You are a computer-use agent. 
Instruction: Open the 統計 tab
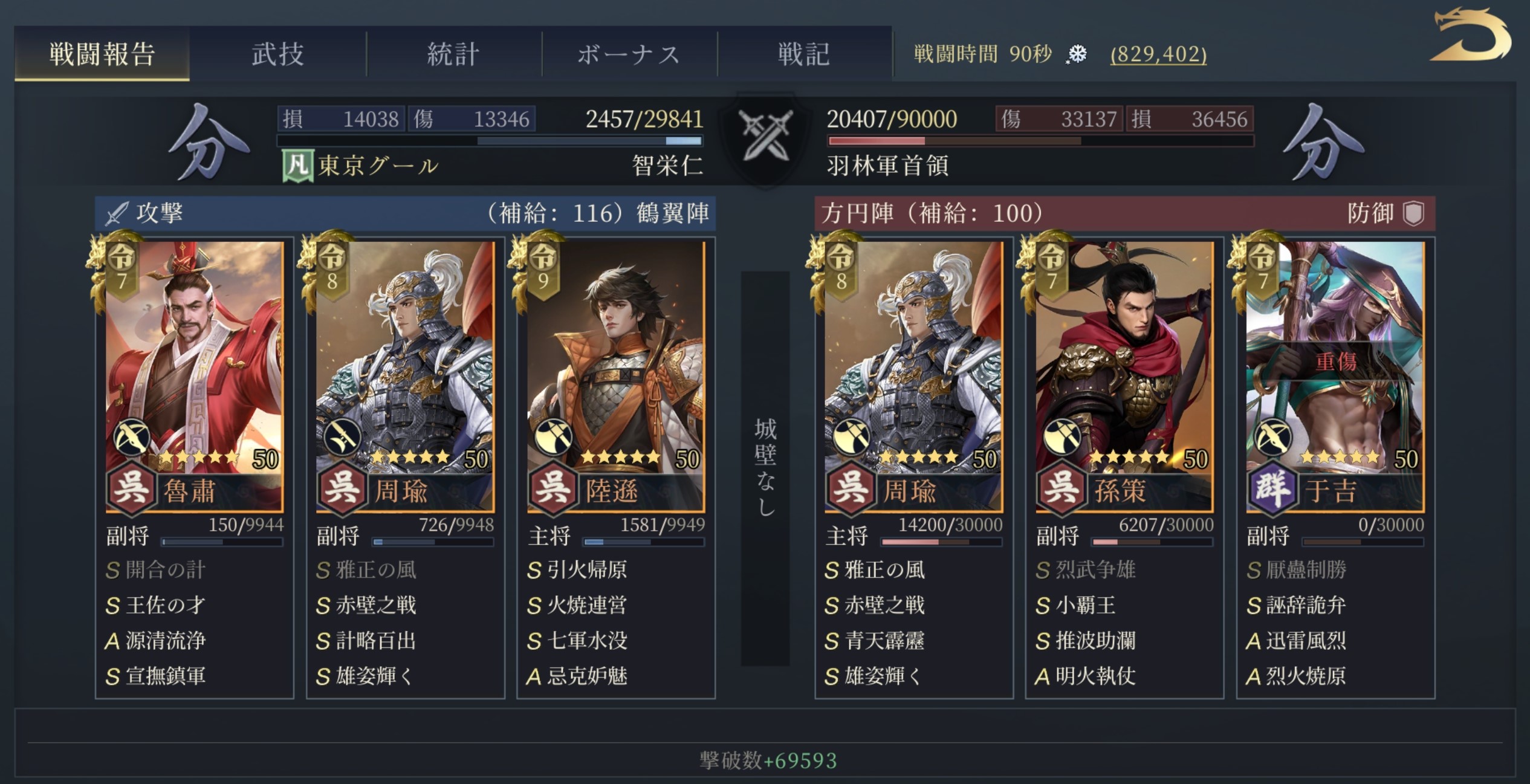point(453,54)
